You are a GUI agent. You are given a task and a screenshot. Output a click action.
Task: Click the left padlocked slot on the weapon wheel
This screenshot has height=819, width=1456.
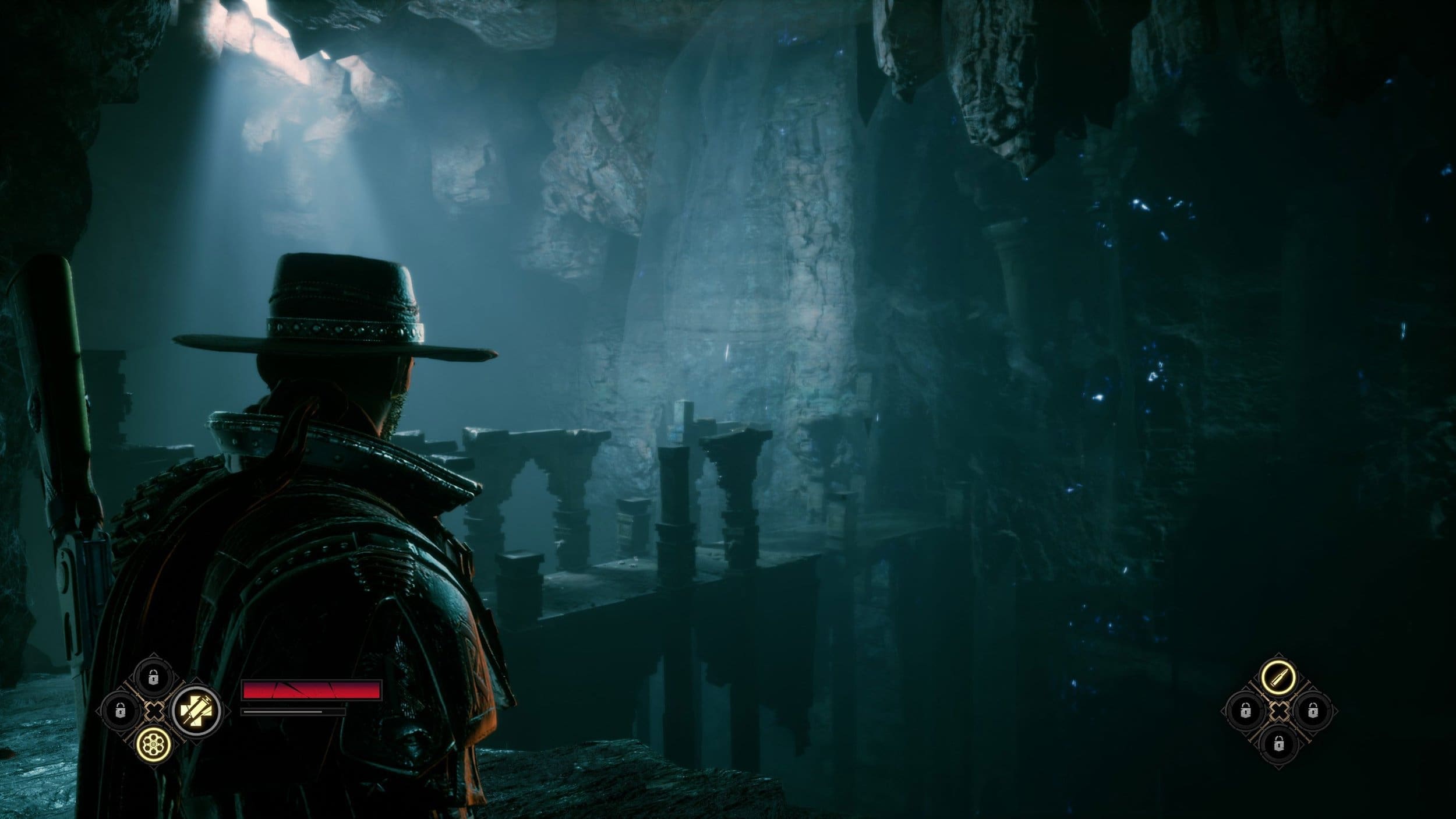121,710
